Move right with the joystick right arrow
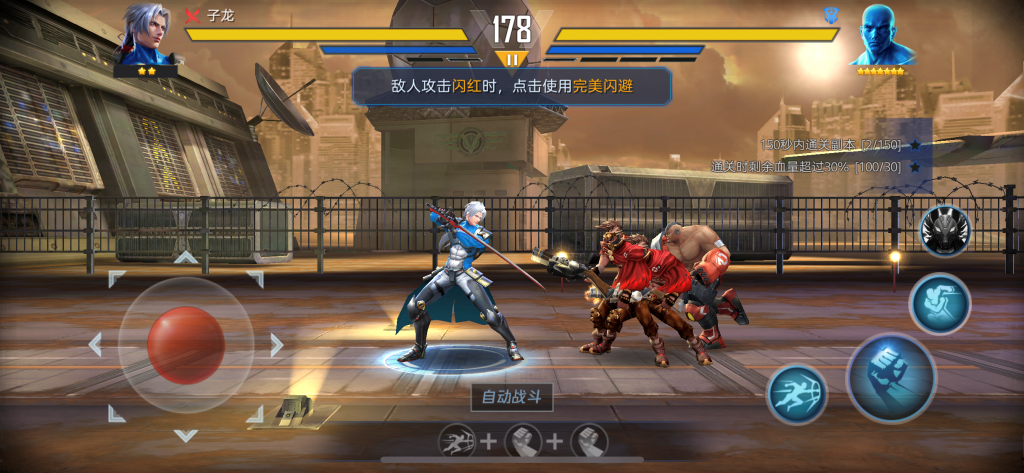The image size is (1024, 473). 277,345
